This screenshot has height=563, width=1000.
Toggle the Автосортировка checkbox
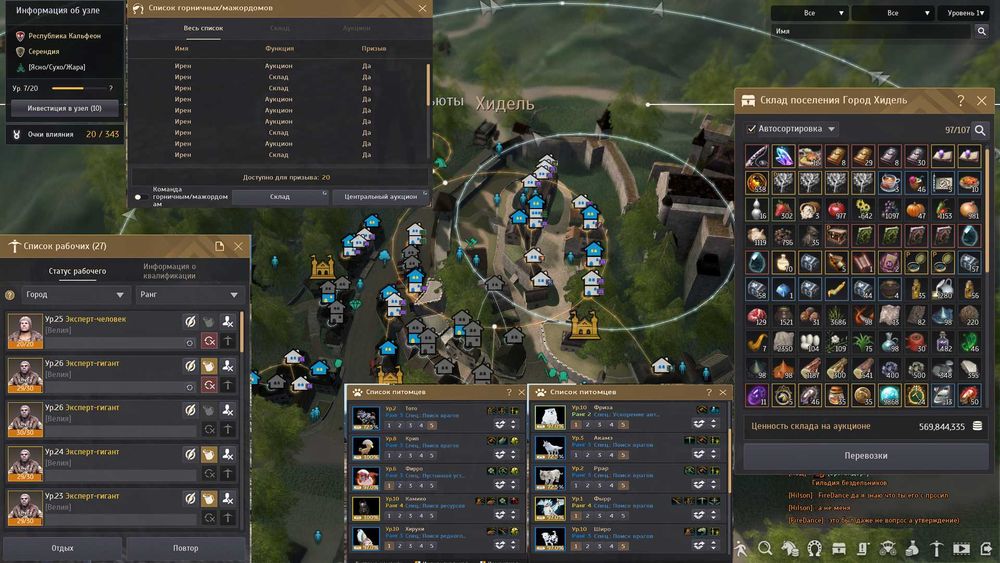pos(752,129)
